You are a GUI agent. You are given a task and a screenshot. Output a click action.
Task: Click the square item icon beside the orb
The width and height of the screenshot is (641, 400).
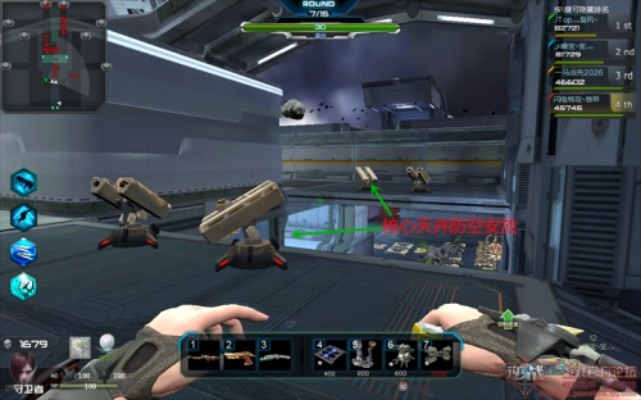click(x=81, y=347)
